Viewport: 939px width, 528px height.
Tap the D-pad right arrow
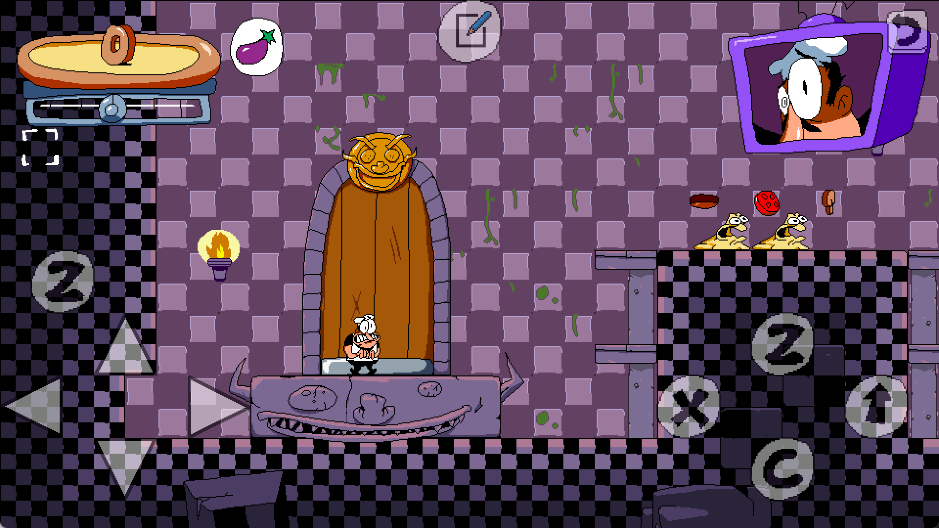[216, 407]
